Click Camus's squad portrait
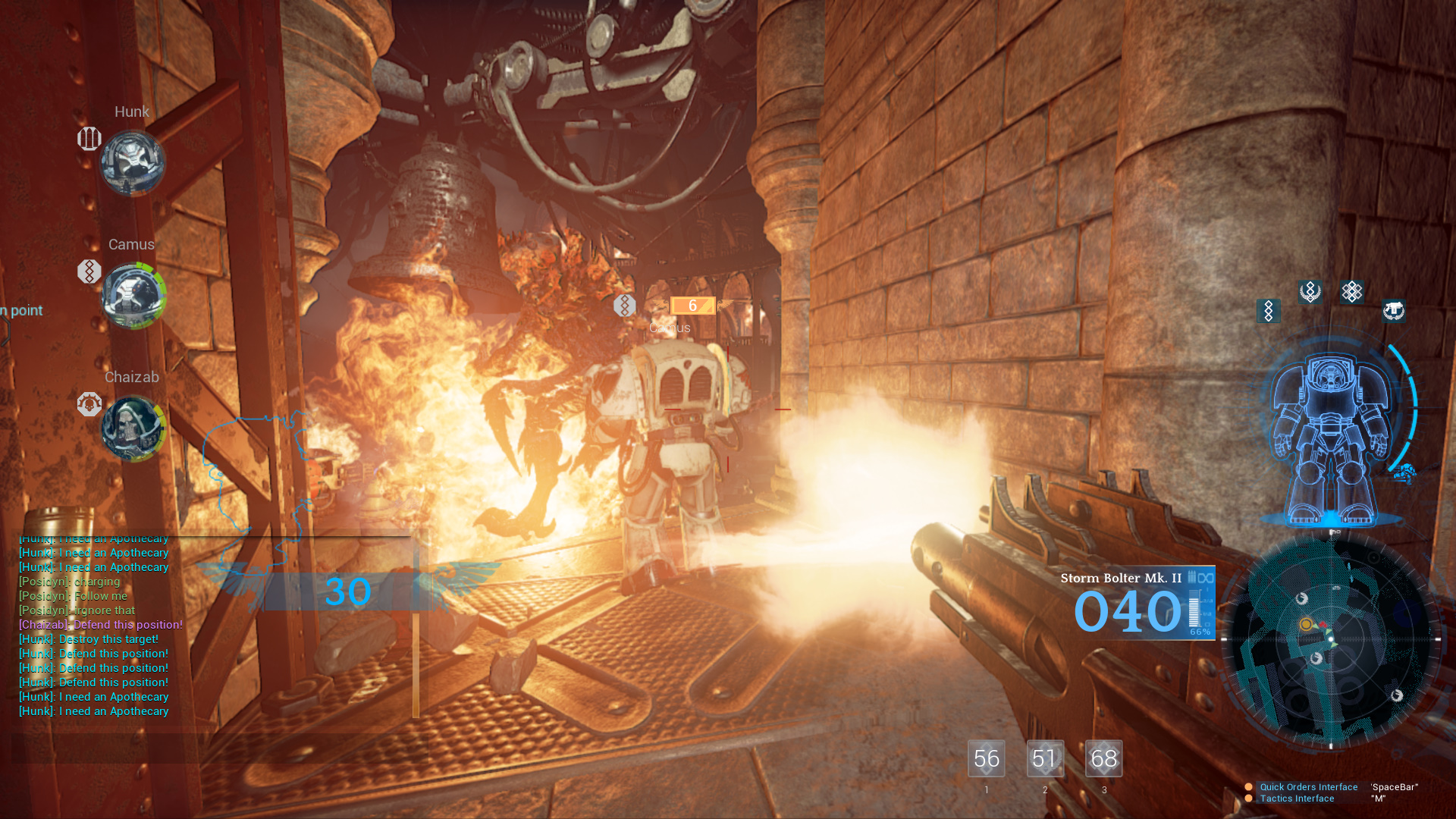Image resolution: width=1456 pixels, height=819 pixels. click(x=133, y=296)
